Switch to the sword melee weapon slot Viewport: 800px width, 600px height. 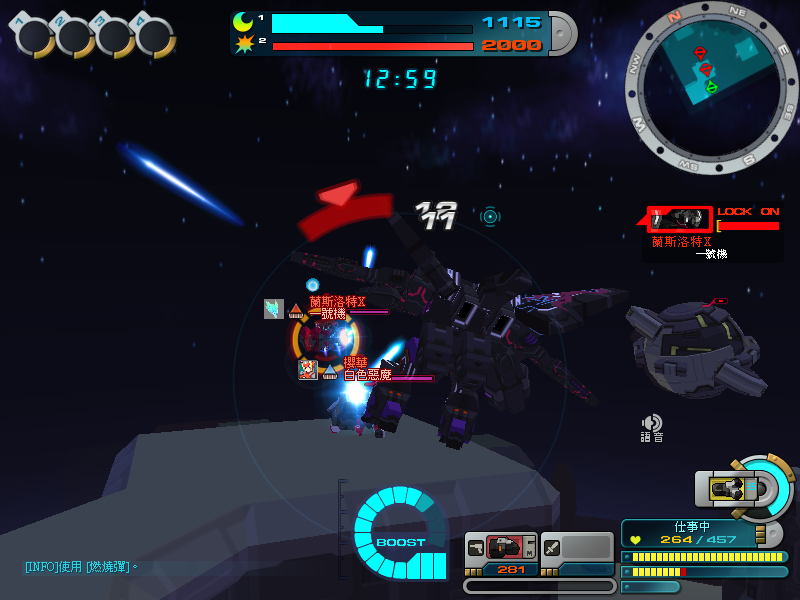pyautogui.click(x=577, y=548)
